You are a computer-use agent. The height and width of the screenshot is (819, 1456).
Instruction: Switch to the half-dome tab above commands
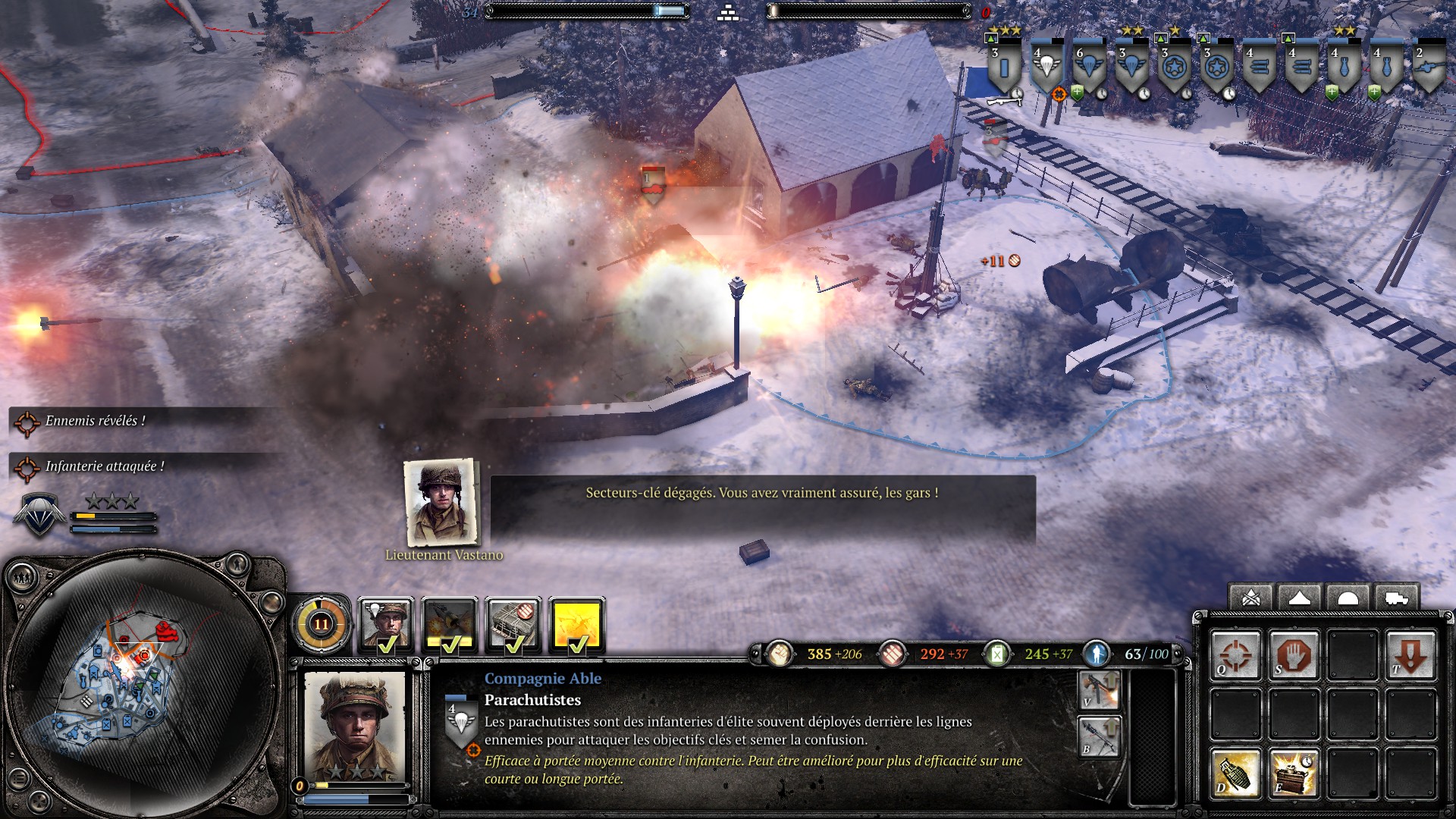coord(1348,598)
